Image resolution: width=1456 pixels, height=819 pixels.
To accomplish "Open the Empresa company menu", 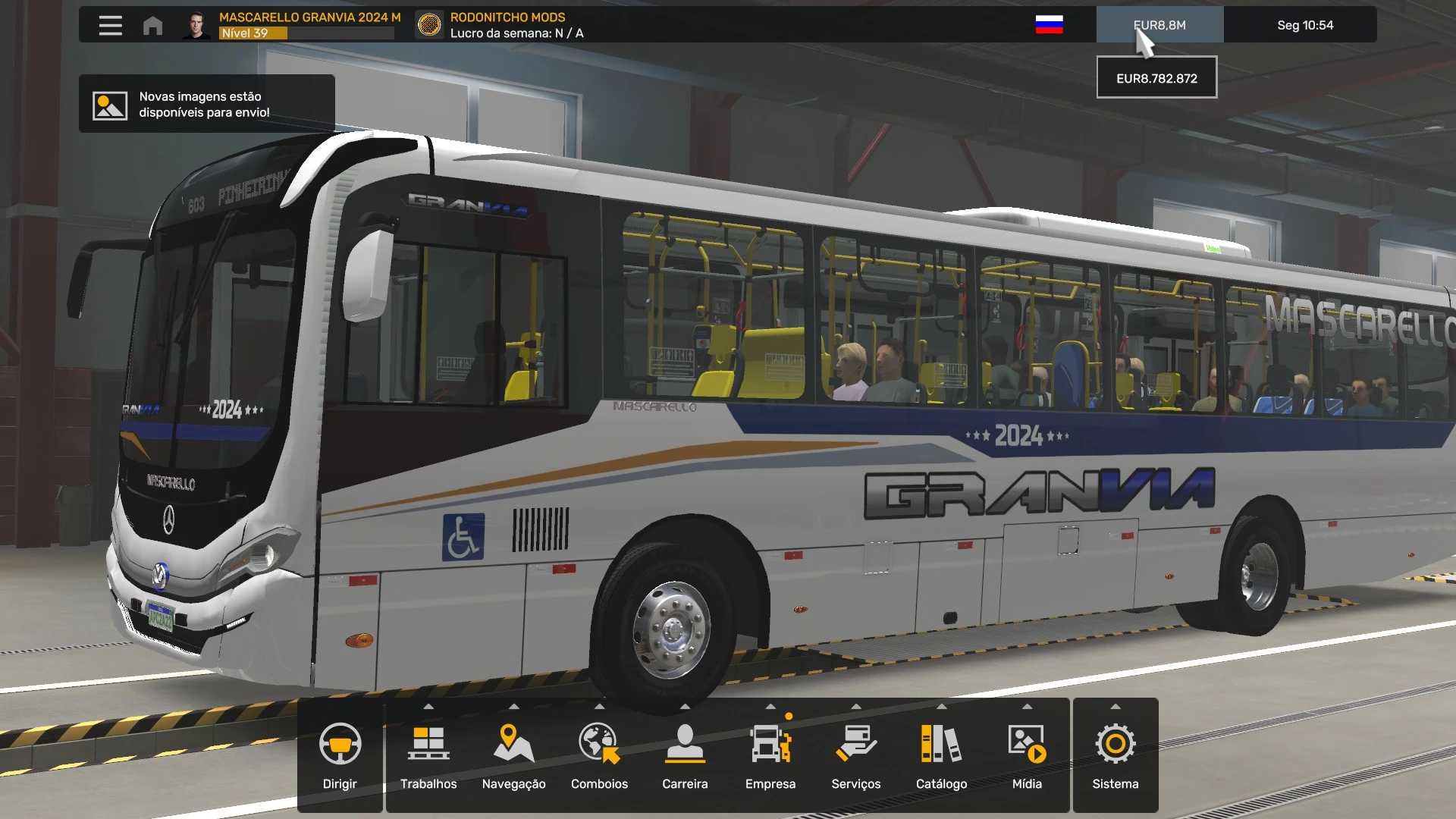I will pyautogui.click(x=770, y=755).
